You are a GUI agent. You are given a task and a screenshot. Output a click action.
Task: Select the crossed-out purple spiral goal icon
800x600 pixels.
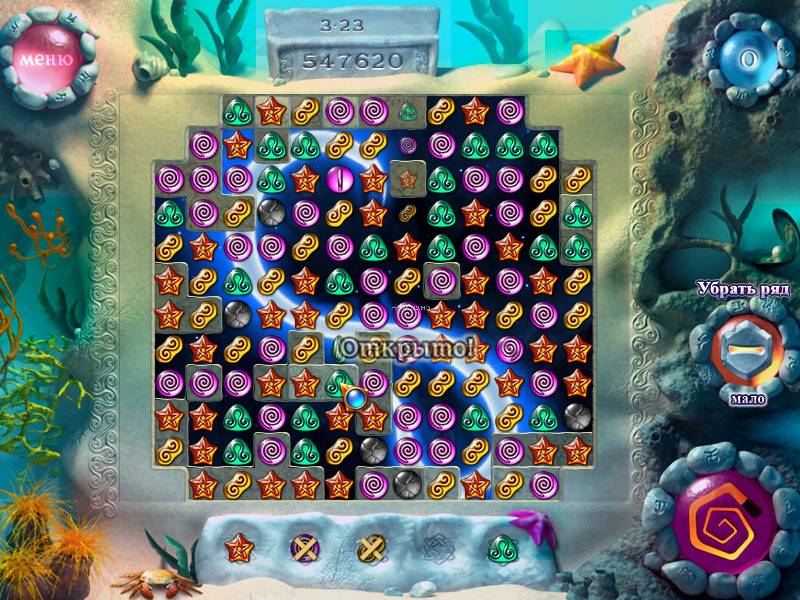point(304,547)
